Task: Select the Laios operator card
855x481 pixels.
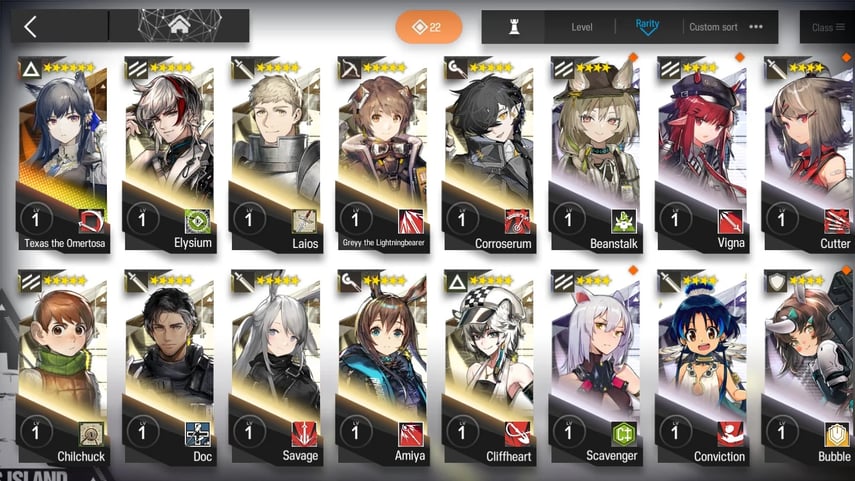Action: (277, 150)
